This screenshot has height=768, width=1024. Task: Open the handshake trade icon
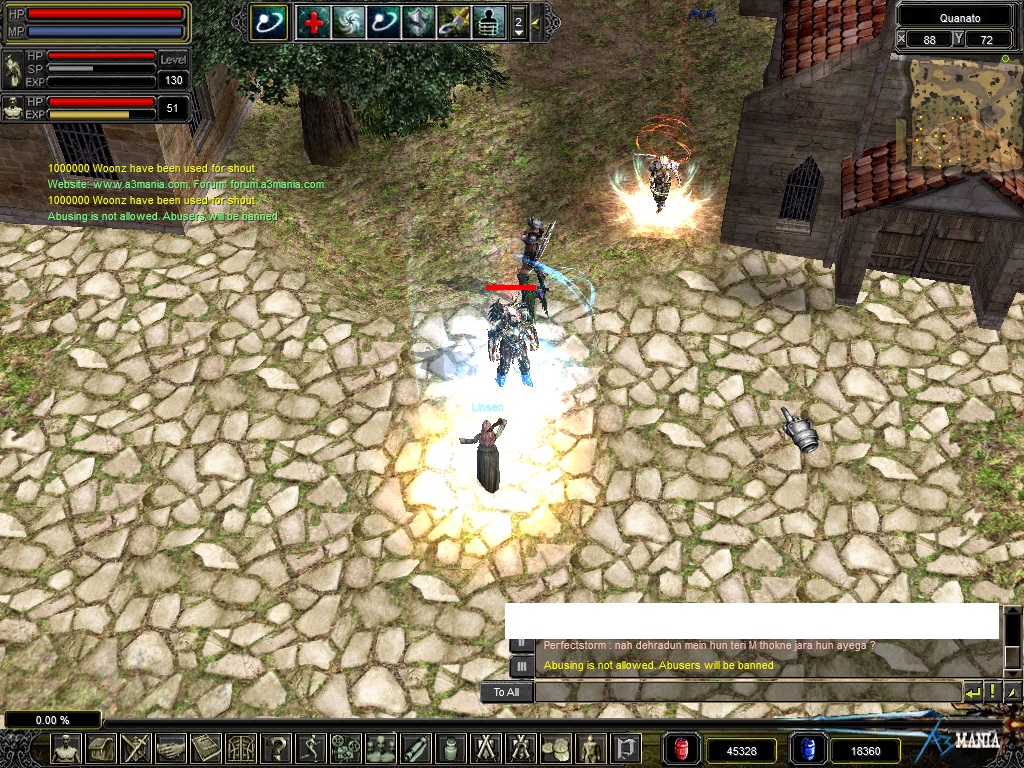(171, 748)
